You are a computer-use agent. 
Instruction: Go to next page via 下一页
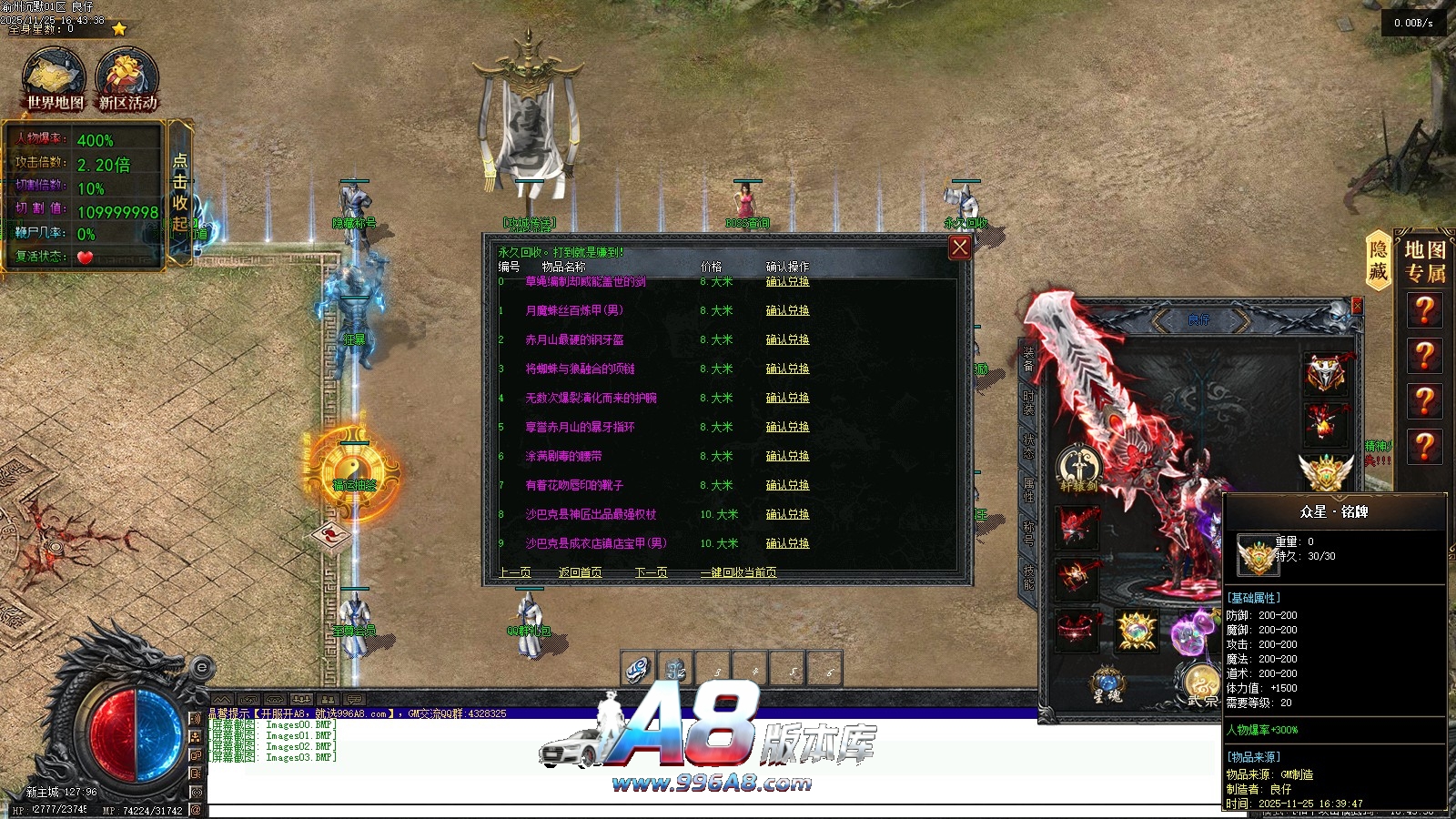click(652, 572)
